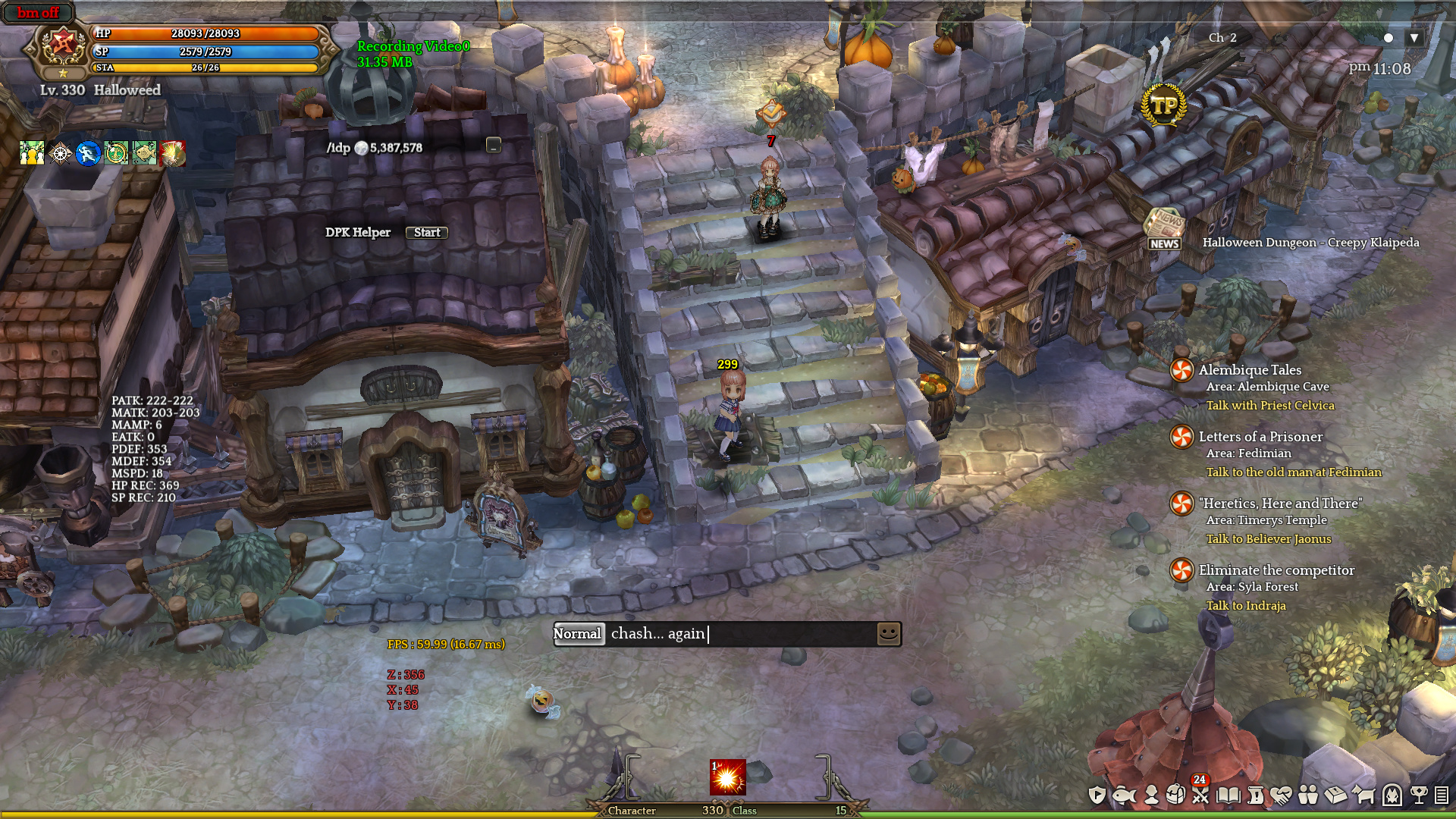The image size is (1456, 819).
Task: Select the Letters of a Prisoner quest
Action: pos(1260,437)
